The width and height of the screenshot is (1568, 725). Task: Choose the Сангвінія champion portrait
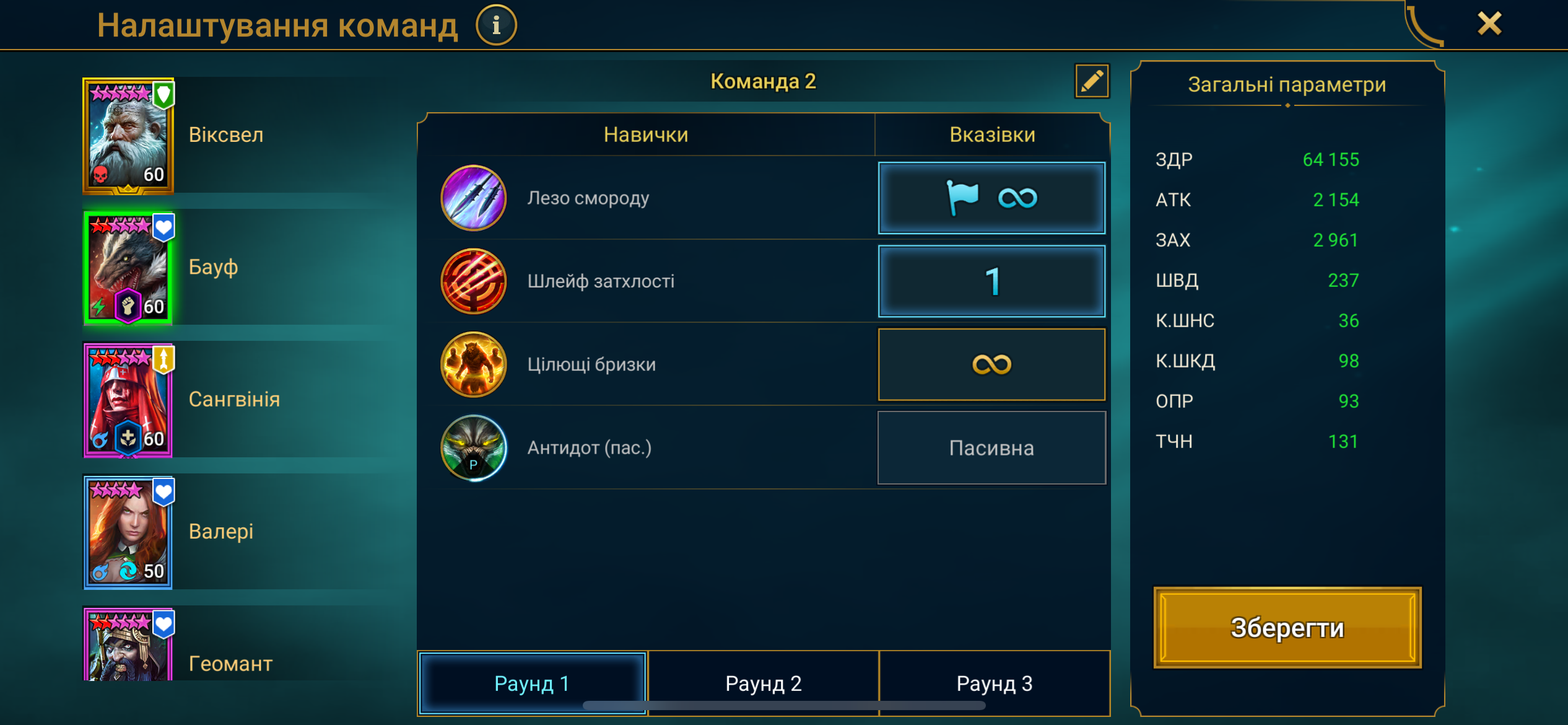point(128,400)
